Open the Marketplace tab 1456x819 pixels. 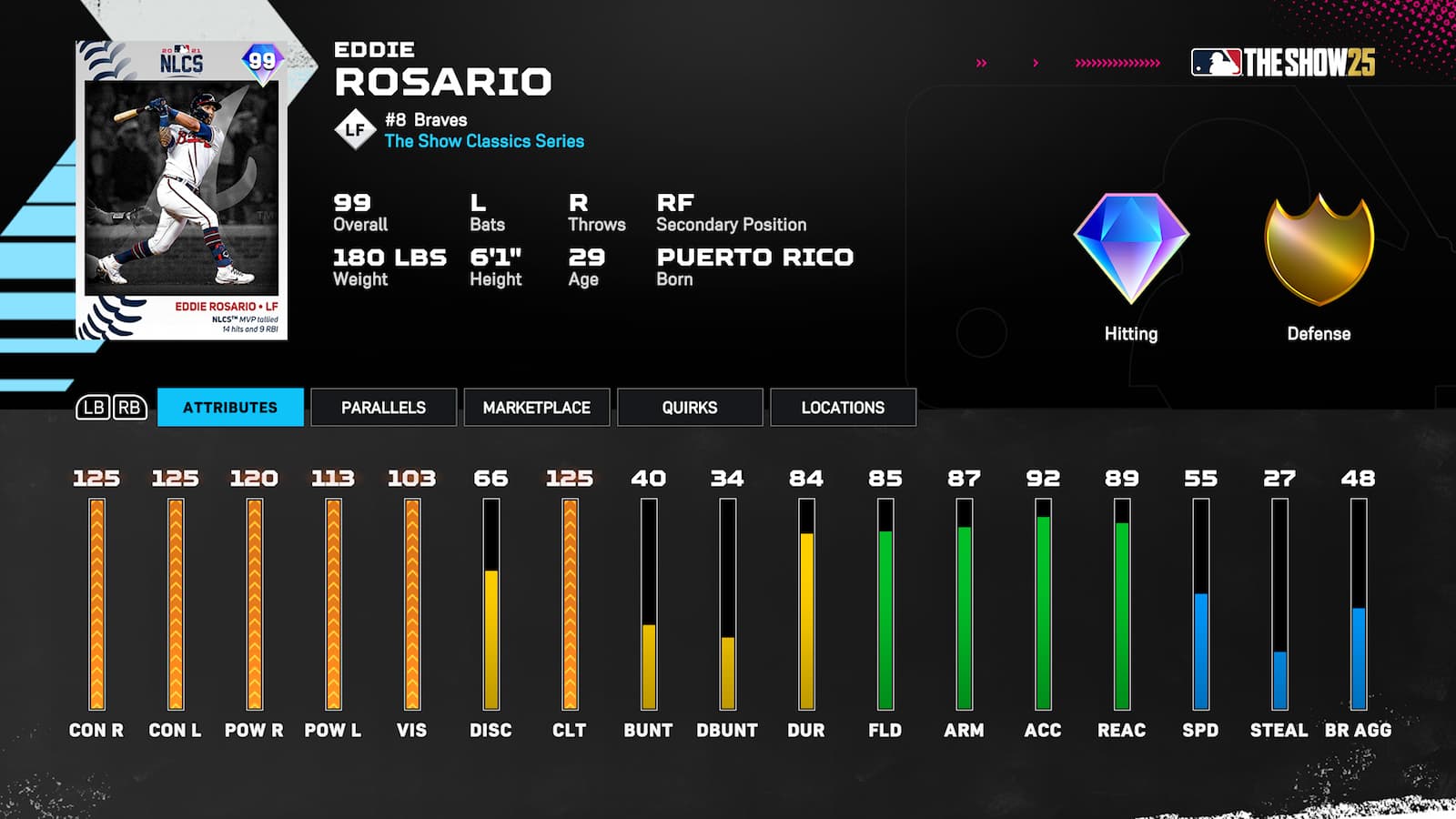[x=536, y=408]
